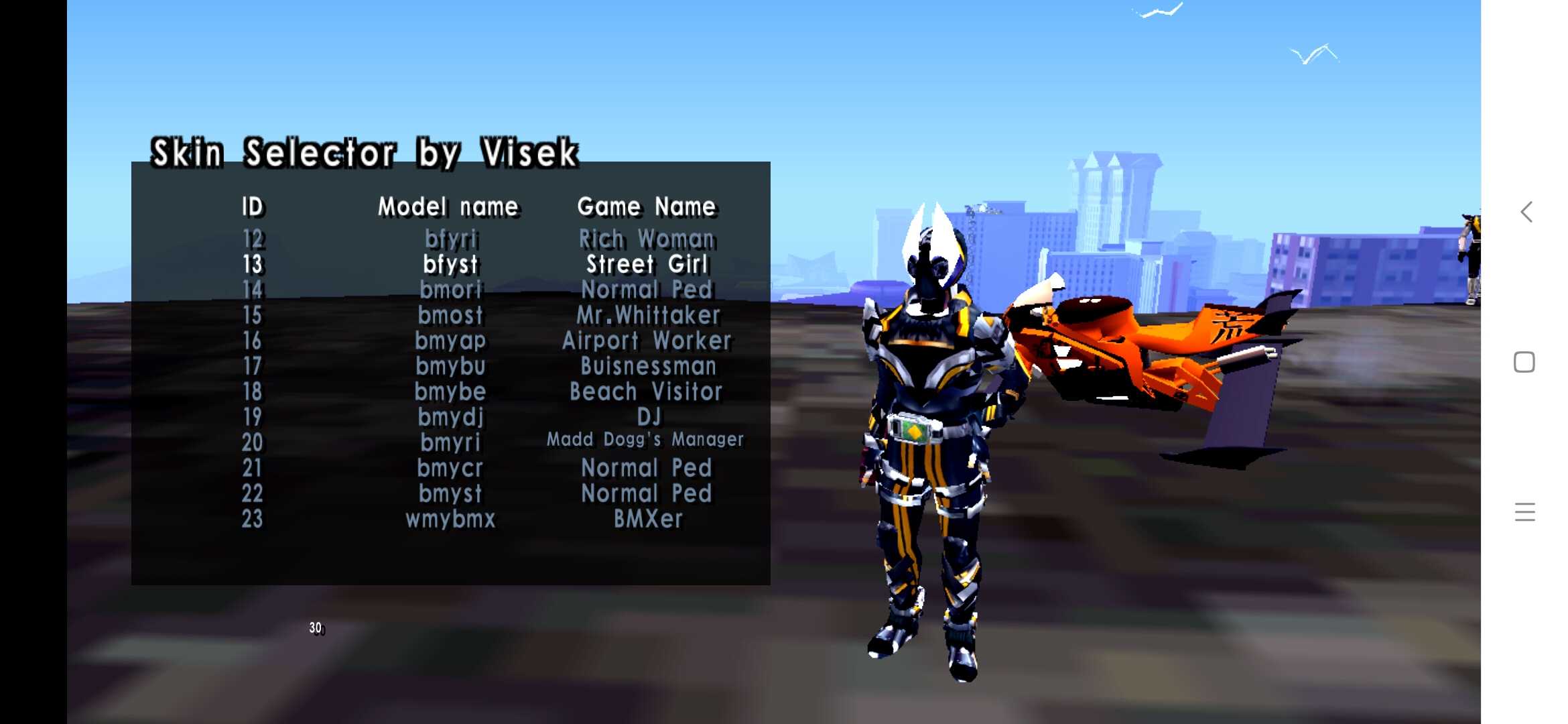Click the Skin Selector by Visek title
The image size is (1568, 724).
coord(364,152)
